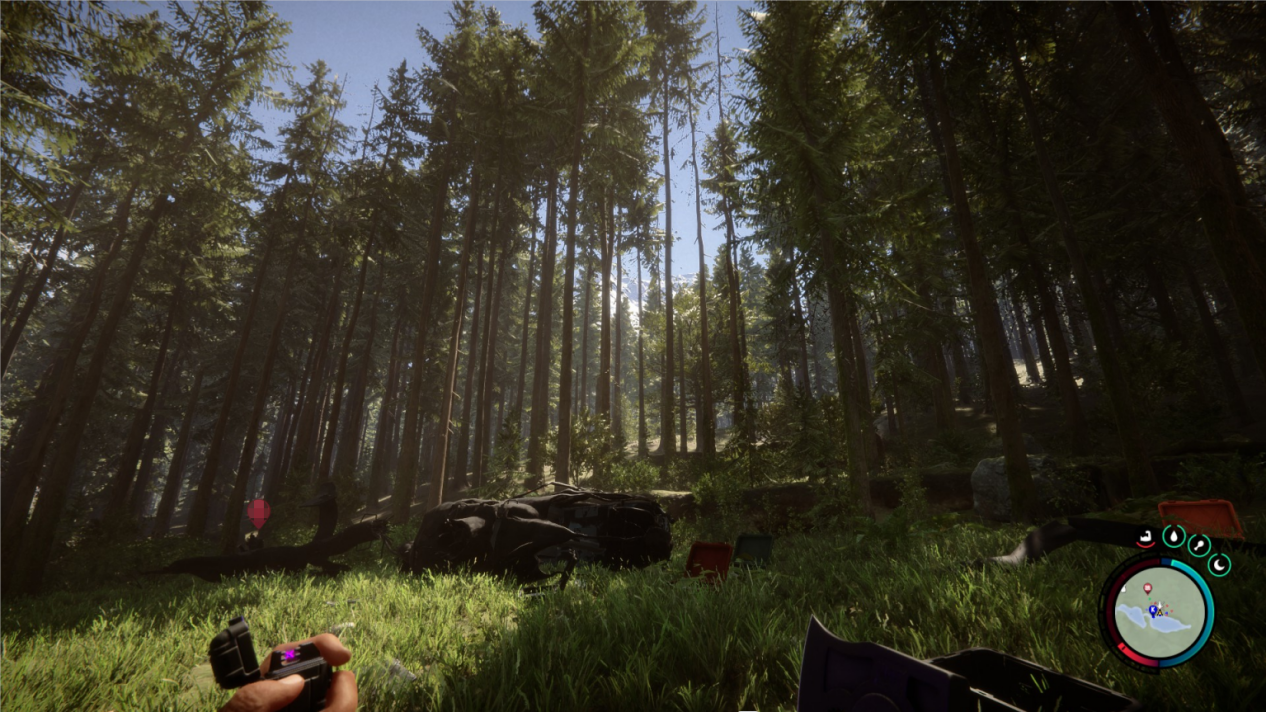Screen dimensions: 1266x712
Task: Click the circular GPS minimap
Action: point(1157,612)
